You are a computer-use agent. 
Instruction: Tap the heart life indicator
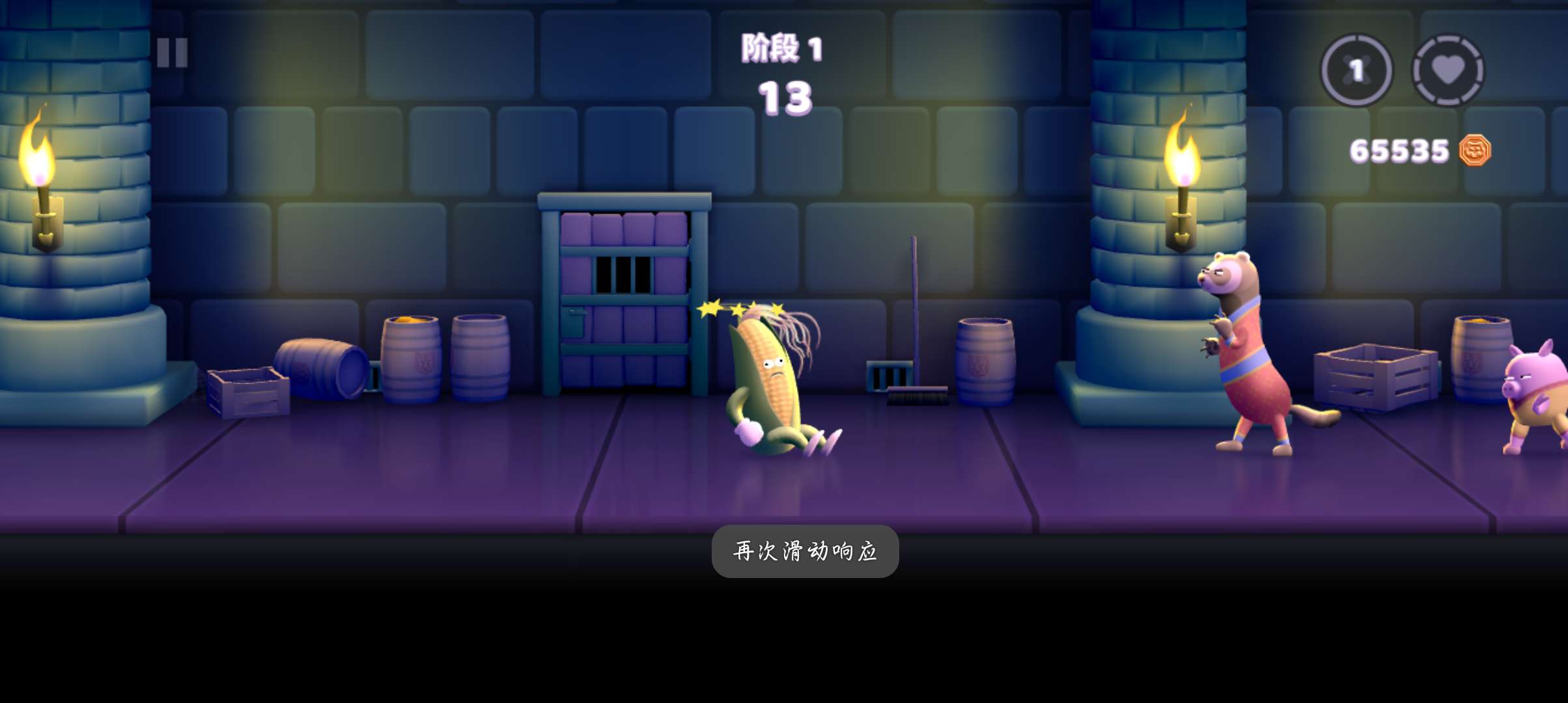click(x=1448, y=70)
